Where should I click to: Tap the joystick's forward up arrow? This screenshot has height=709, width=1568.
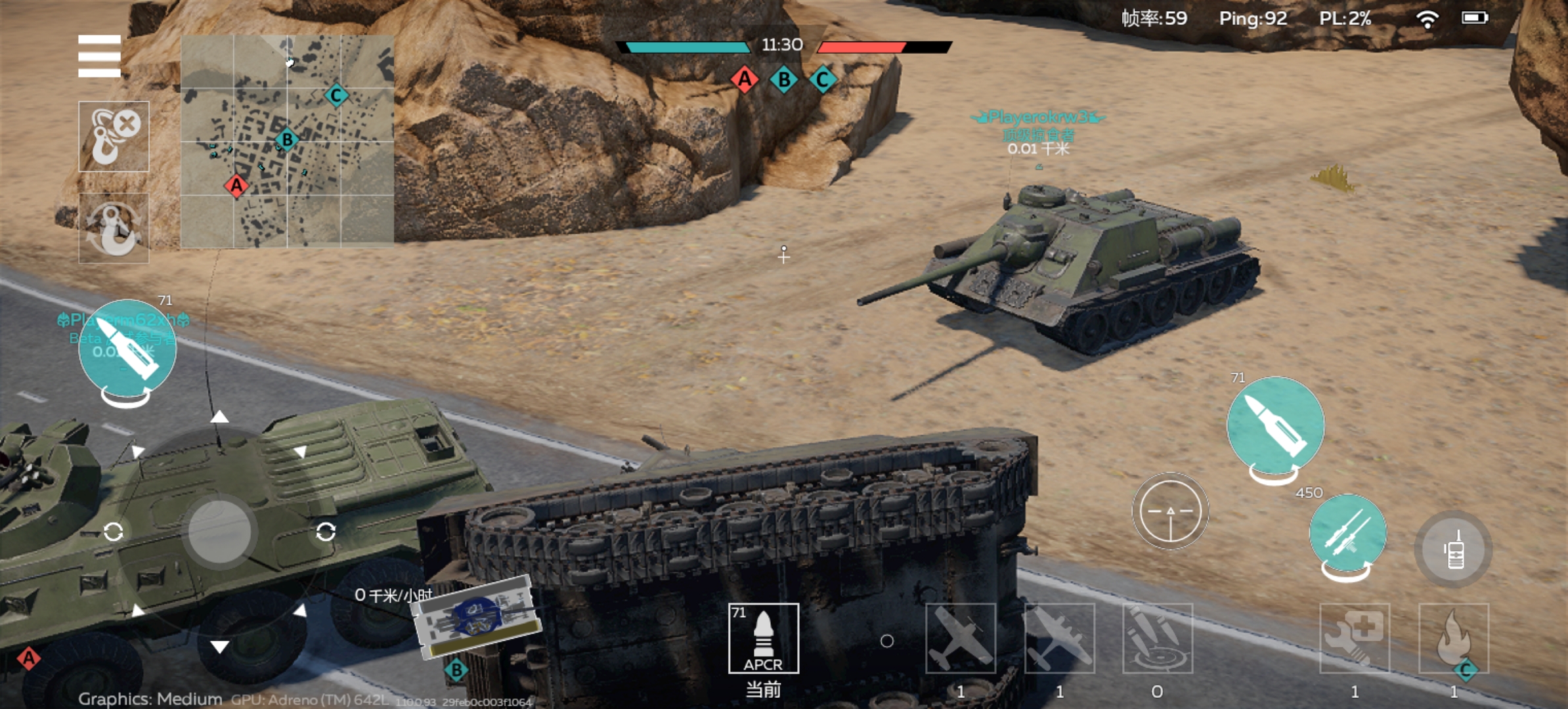pos(219,417)
